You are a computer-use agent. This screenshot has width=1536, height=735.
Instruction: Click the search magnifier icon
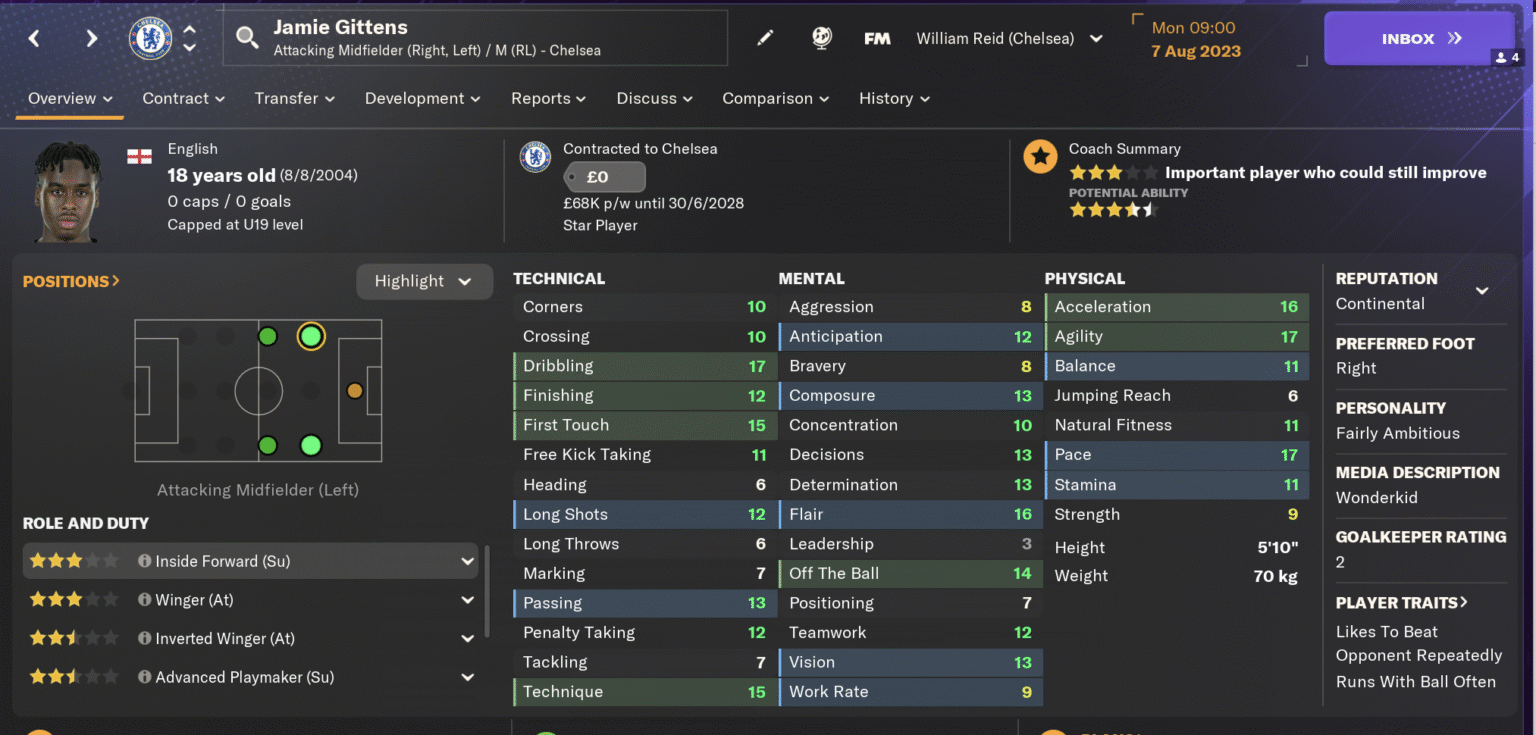coord(247,37)
